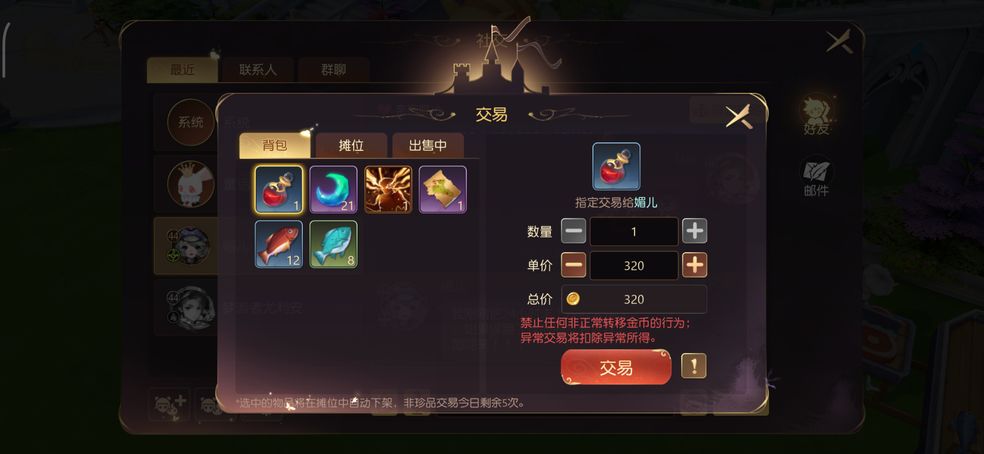The image size is (984, 454).
Task: Decrease the 数量 quantity
Action: (574, 231)
